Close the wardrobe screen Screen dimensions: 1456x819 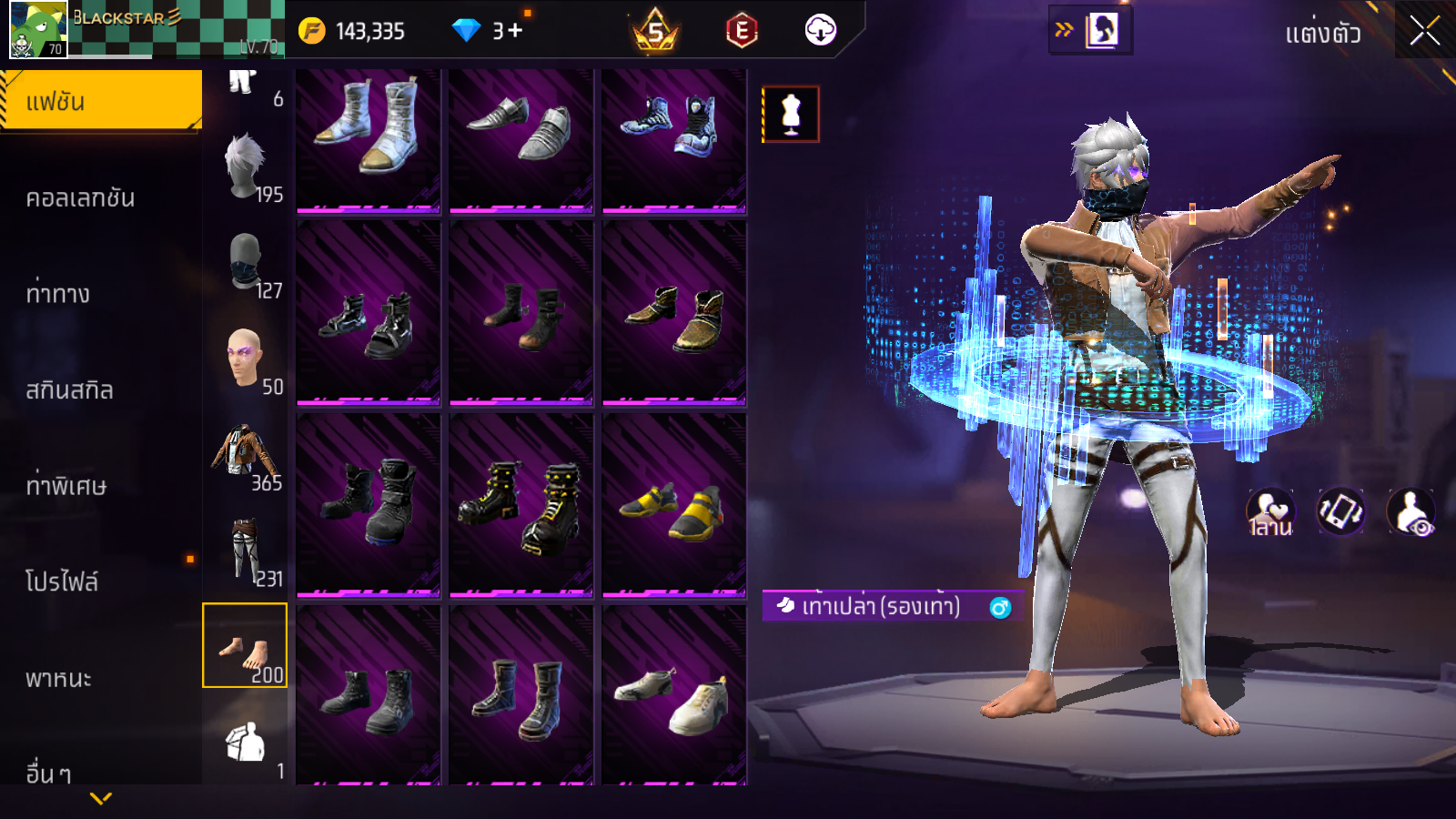point(1424,31)
